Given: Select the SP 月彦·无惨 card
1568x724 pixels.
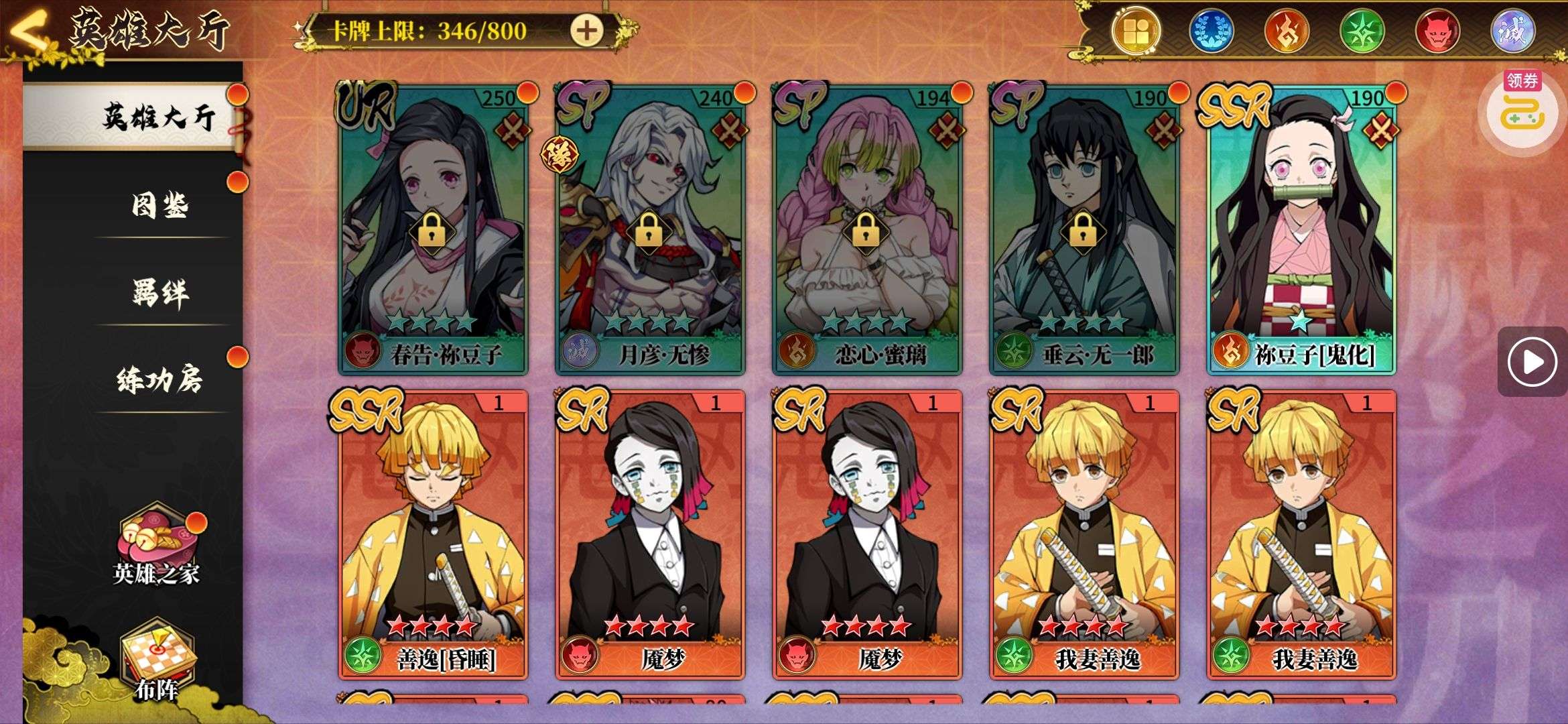Looking at the screenshot, I should 650,228.
